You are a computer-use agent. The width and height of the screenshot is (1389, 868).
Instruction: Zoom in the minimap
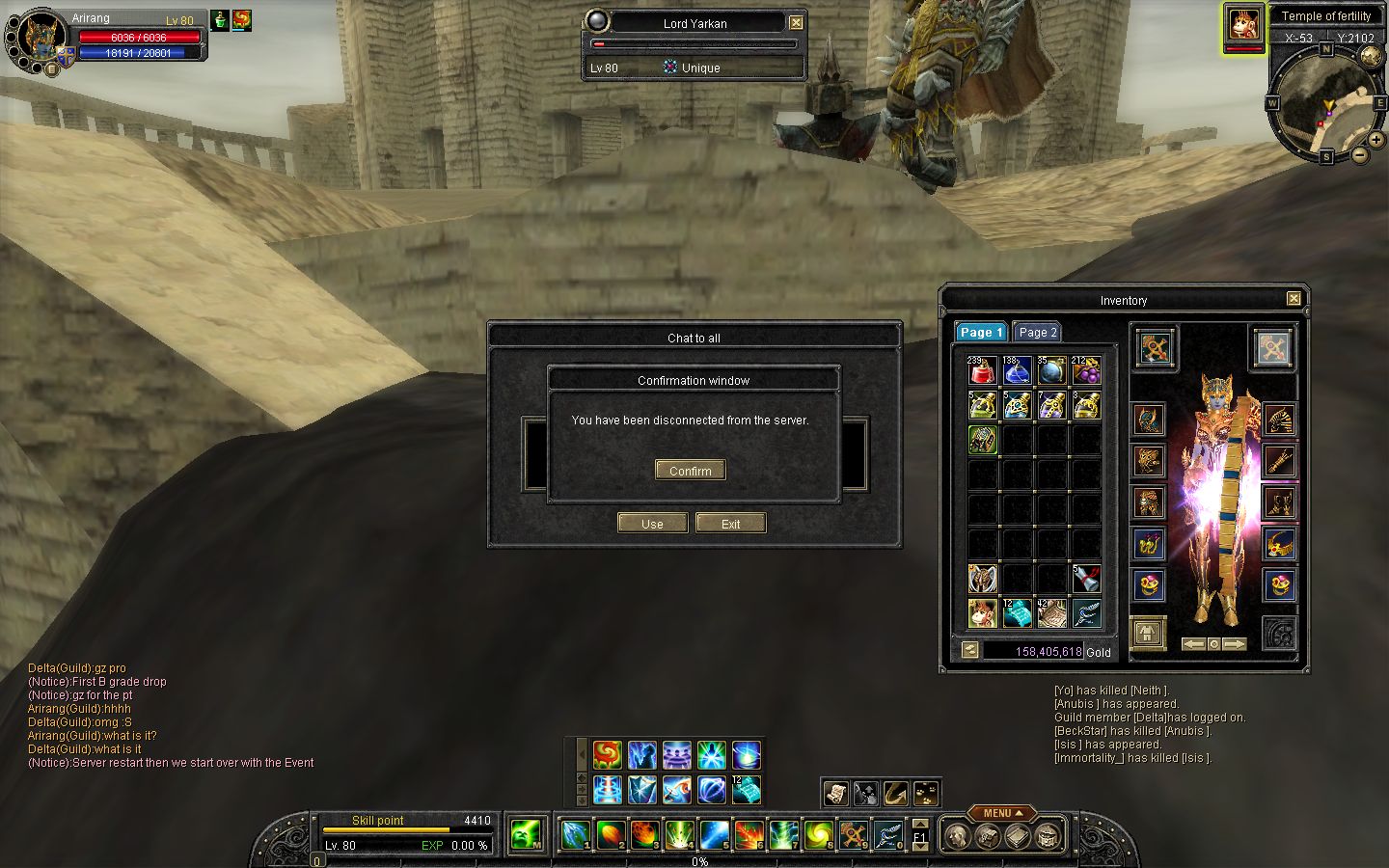1376,140
